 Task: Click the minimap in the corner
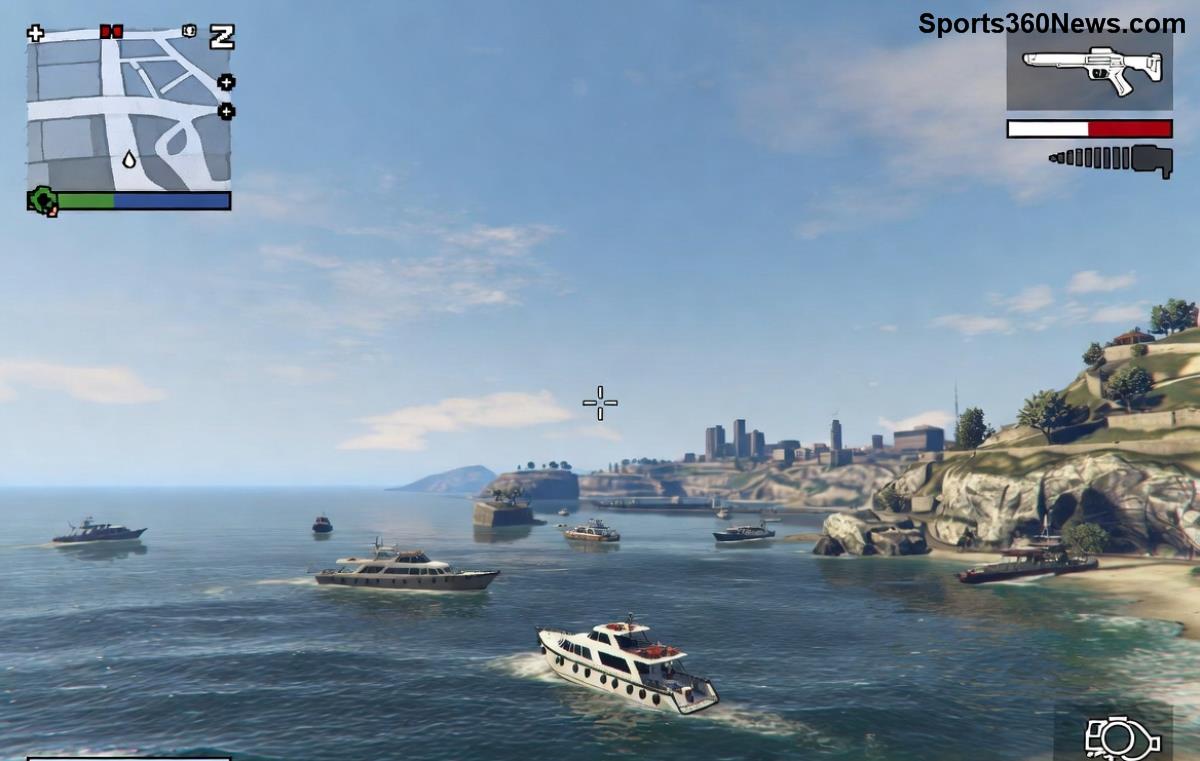tap(128, 110)
